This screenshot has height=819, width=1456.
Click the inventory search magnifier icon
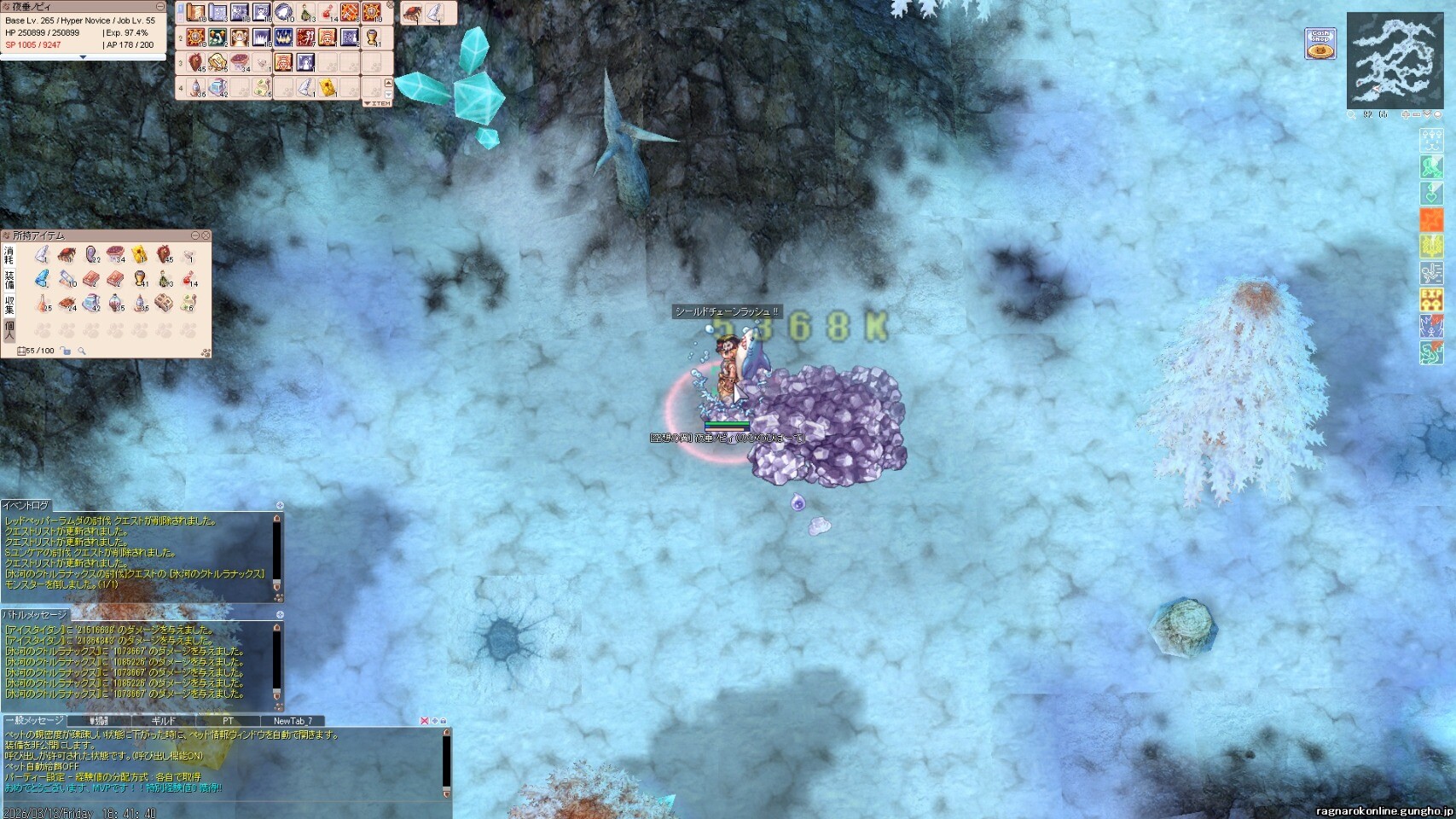pyautogui.click(x=82, y=351)
